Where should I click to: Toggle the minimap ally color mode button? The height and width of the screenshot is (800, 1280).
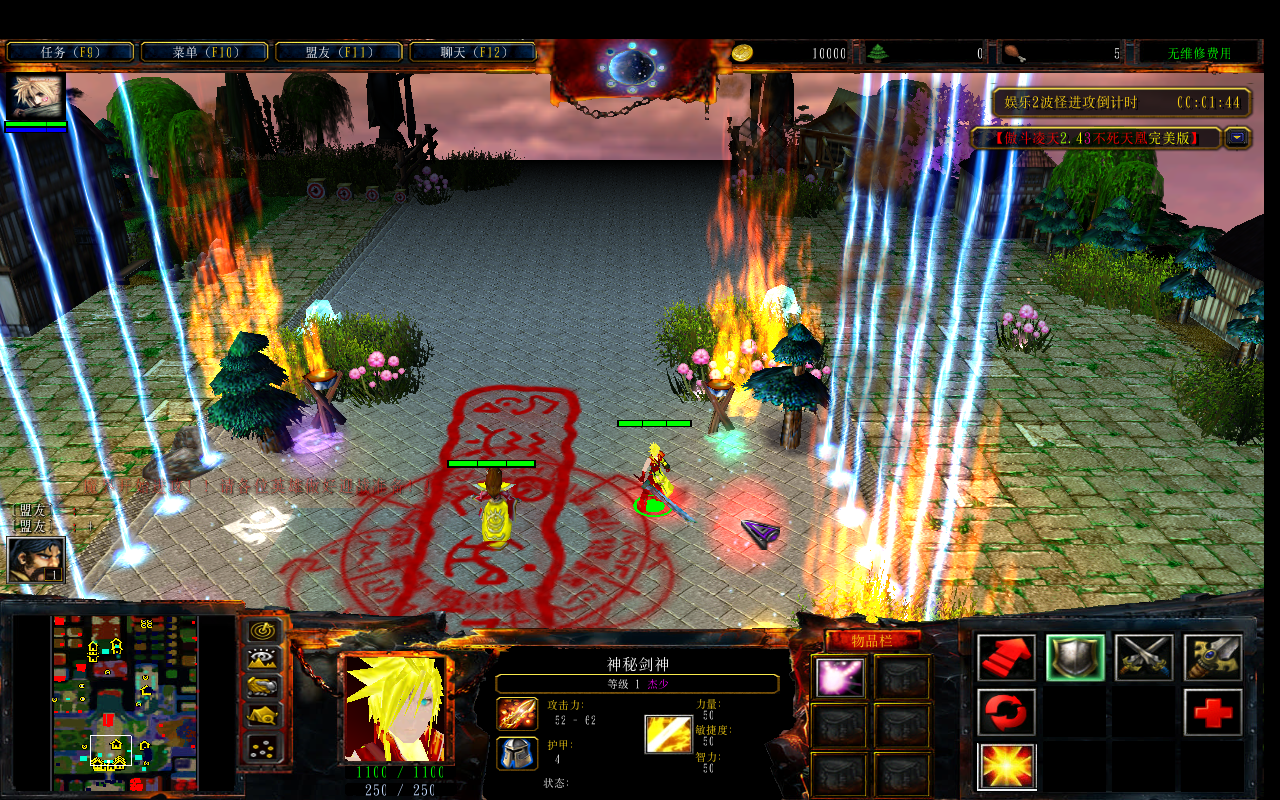click(x=264, y=687)
